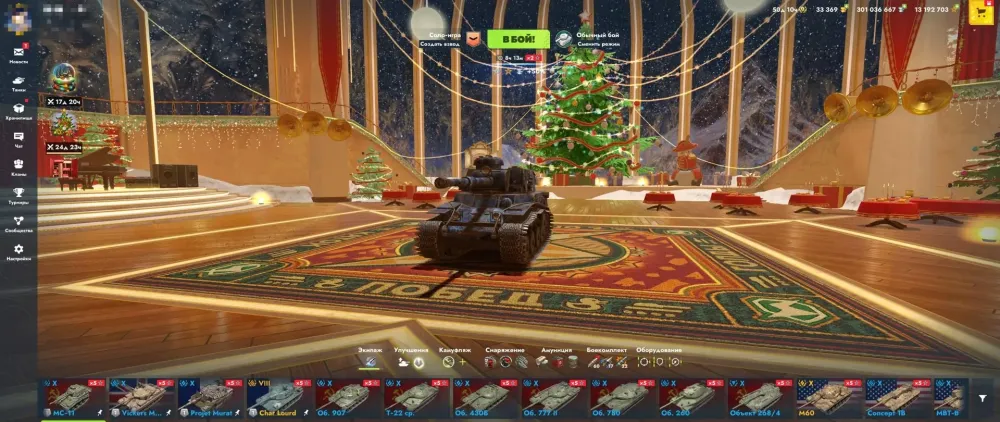Open the yellow shop cart button

(982, 10)
